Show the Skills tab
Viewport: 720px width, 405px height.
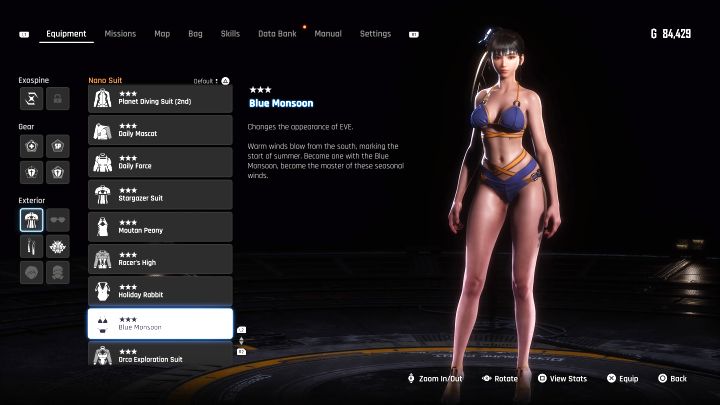click(x=230, y=34)
